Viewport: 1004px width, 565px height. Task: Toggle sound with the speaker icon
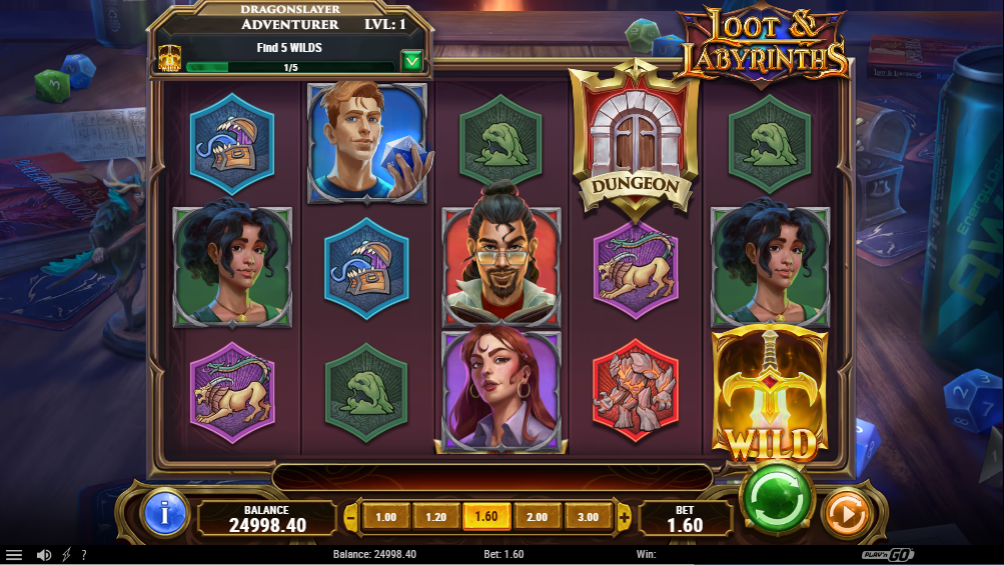click(44, 555)
